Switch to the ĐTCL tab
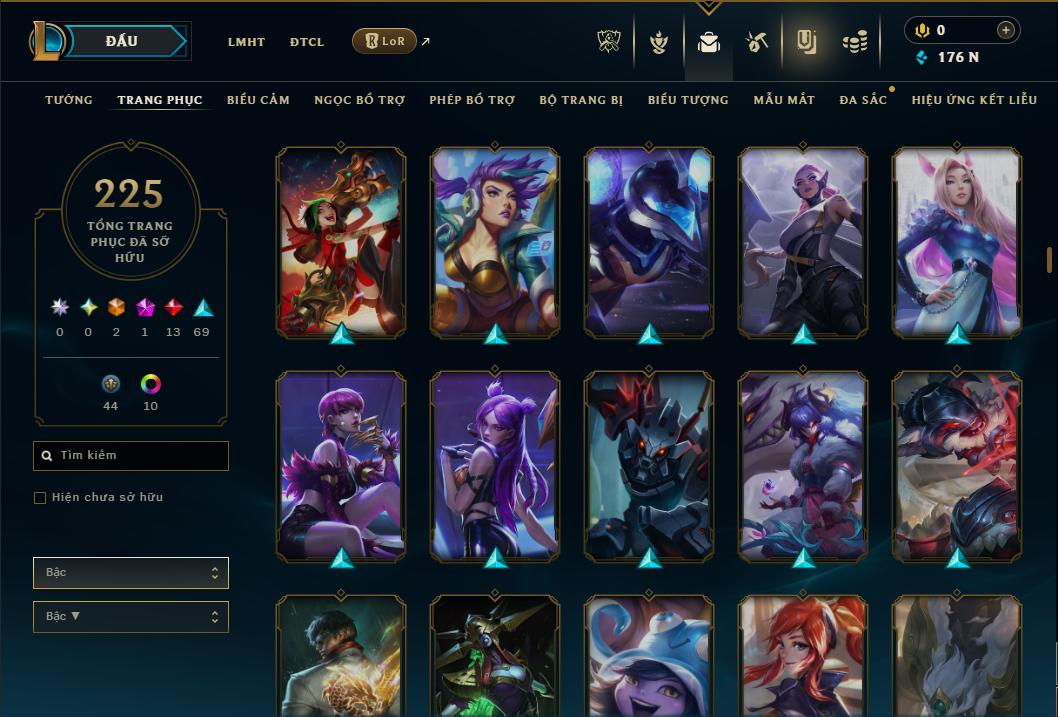The image size is (1058, 717). pos(307,42)
